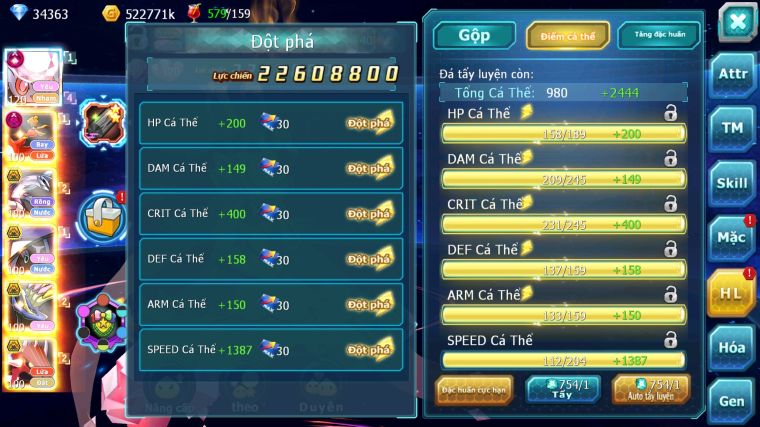
Task: Use Đột phá on SPEED Cá Thể
Action: 369,350
